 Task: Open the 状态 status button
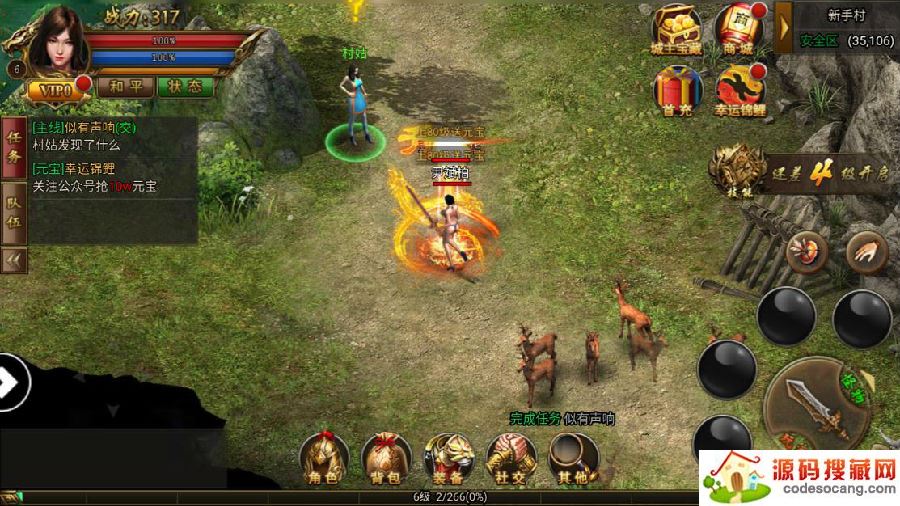coord(185,86)
